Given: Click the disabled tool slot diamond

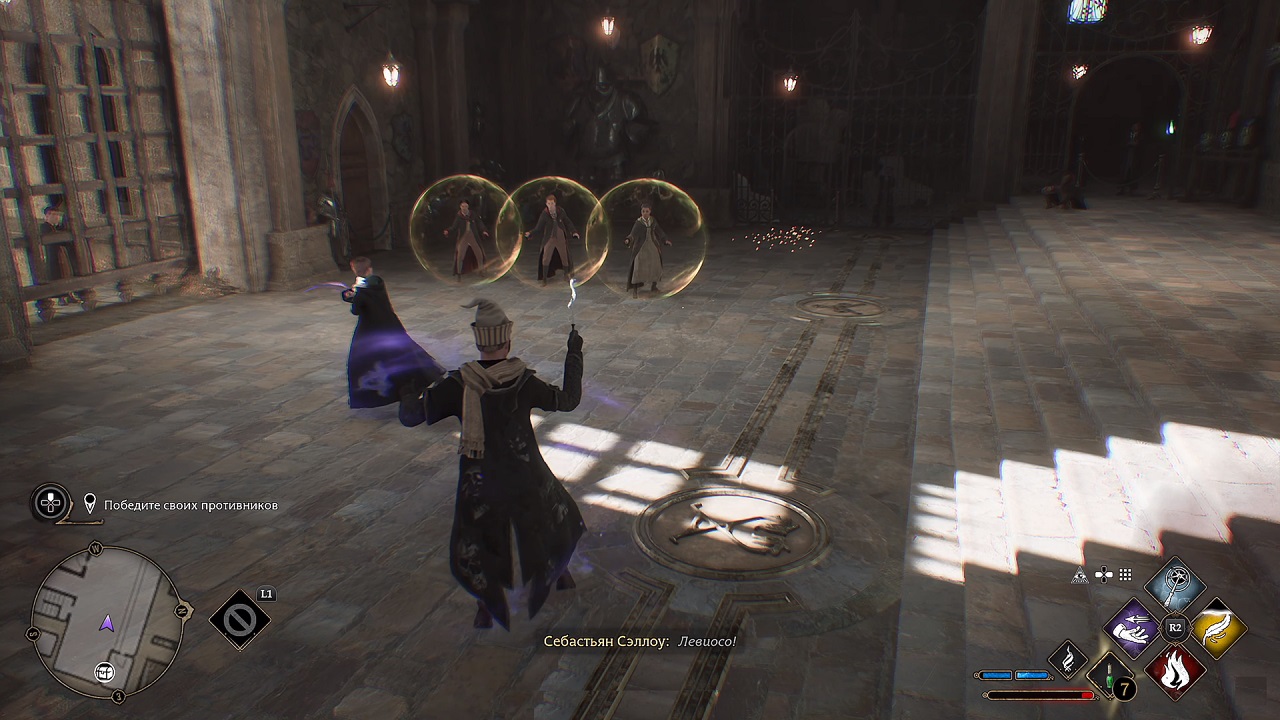Looking at the screenshot, I should click(240, 620).
